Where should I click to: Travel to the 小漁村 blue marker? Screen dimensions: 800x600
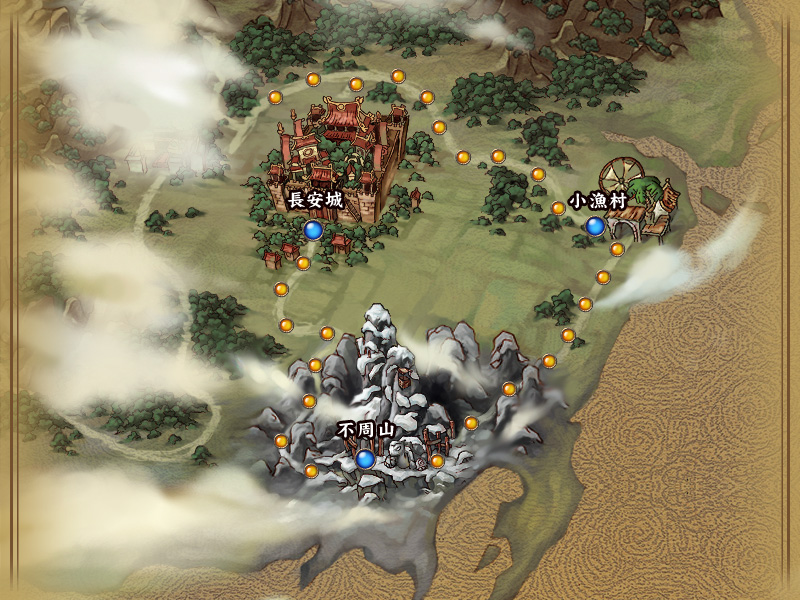pos(595,227)
